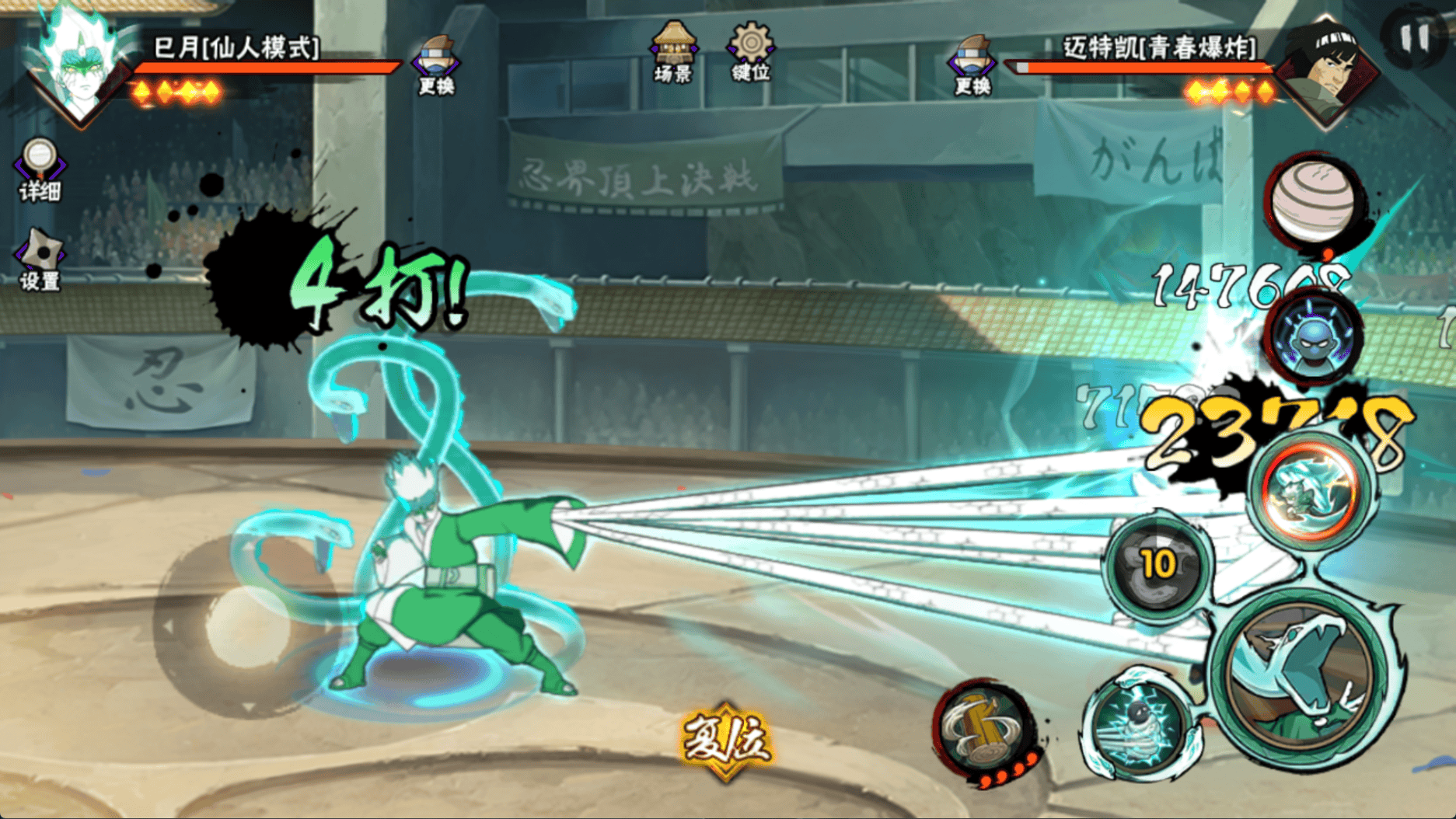Unleash the red-ringed ultimate skill
Viewport: 1456px width, 819px height.
point(1311,490)
